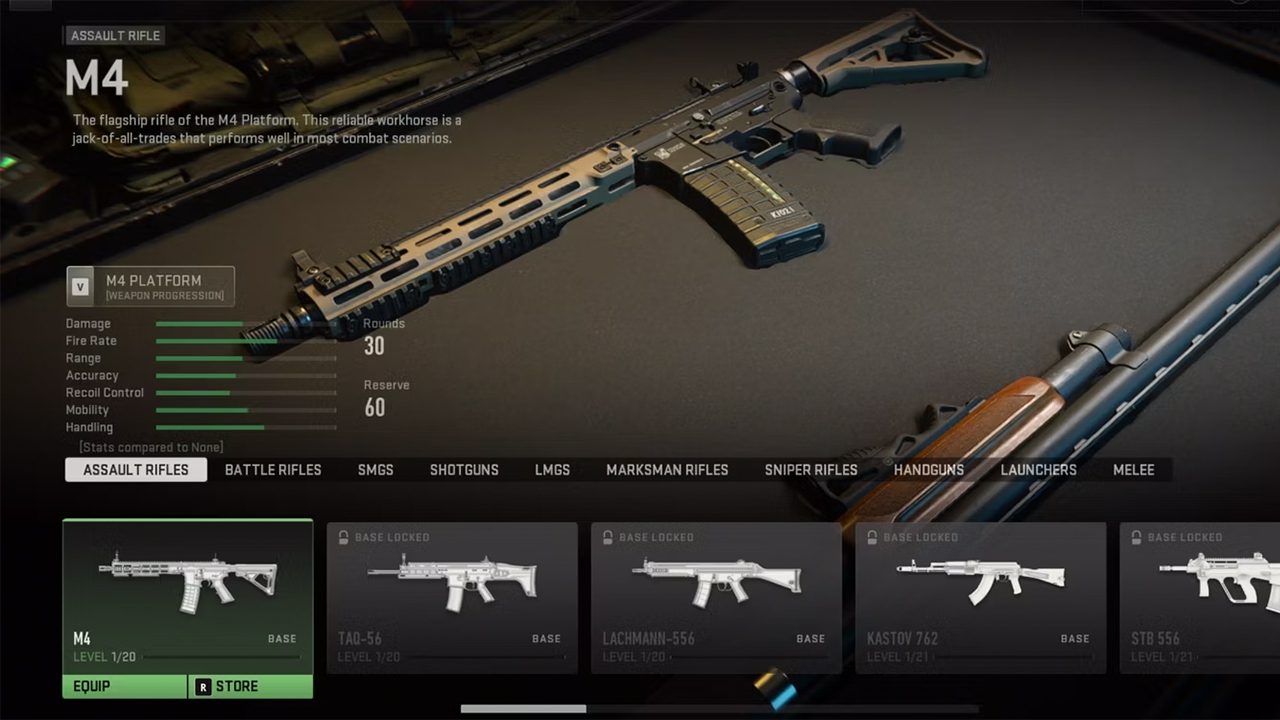Open M4 Platform weapon progression

151,286
